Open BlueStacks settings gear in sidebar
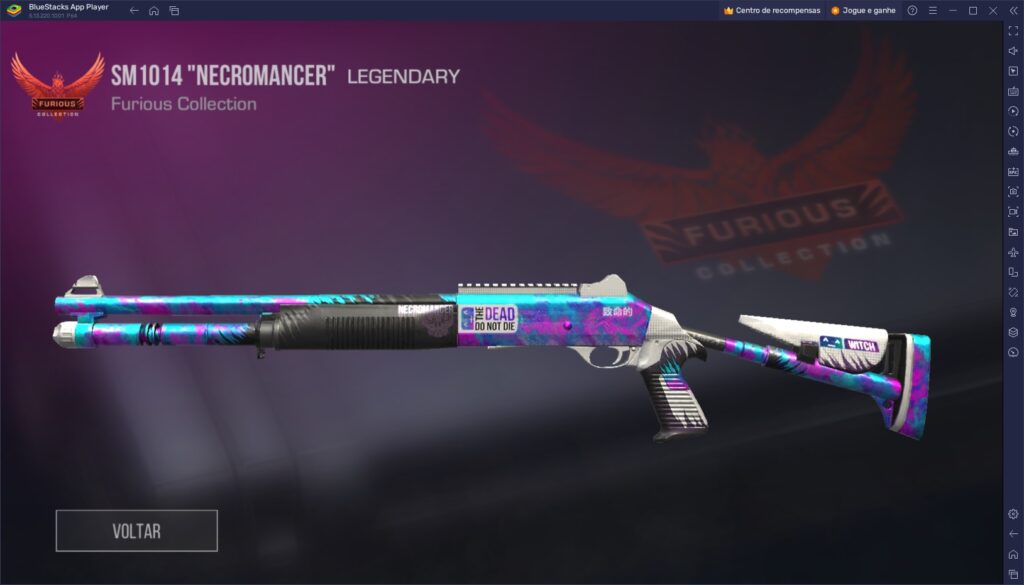This screenshot has width=1024, height=585. [x=1013, y=513]
